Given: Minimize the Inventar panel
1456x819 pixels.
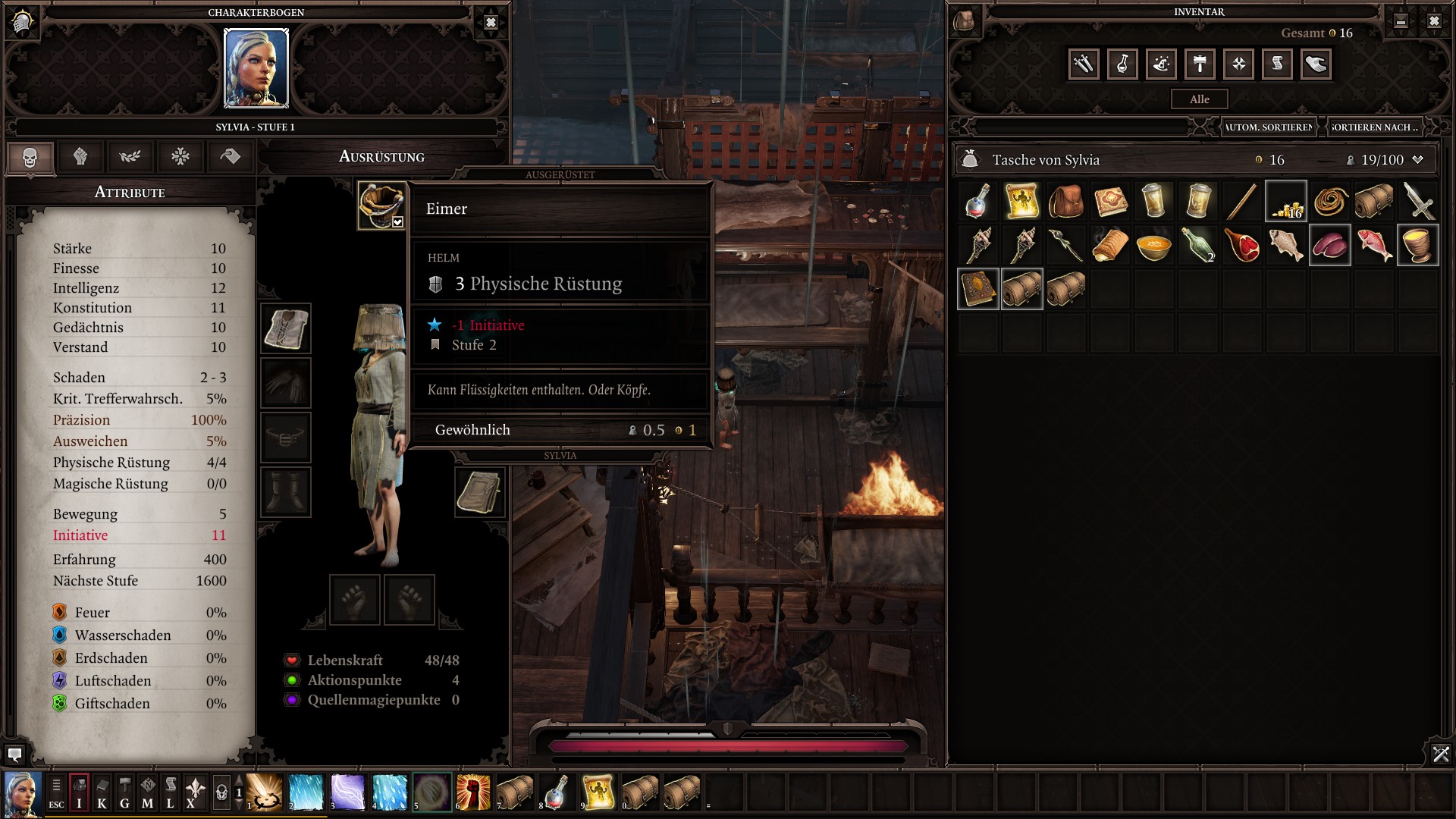Looking at the screenshot, I should coord(1401,22).
